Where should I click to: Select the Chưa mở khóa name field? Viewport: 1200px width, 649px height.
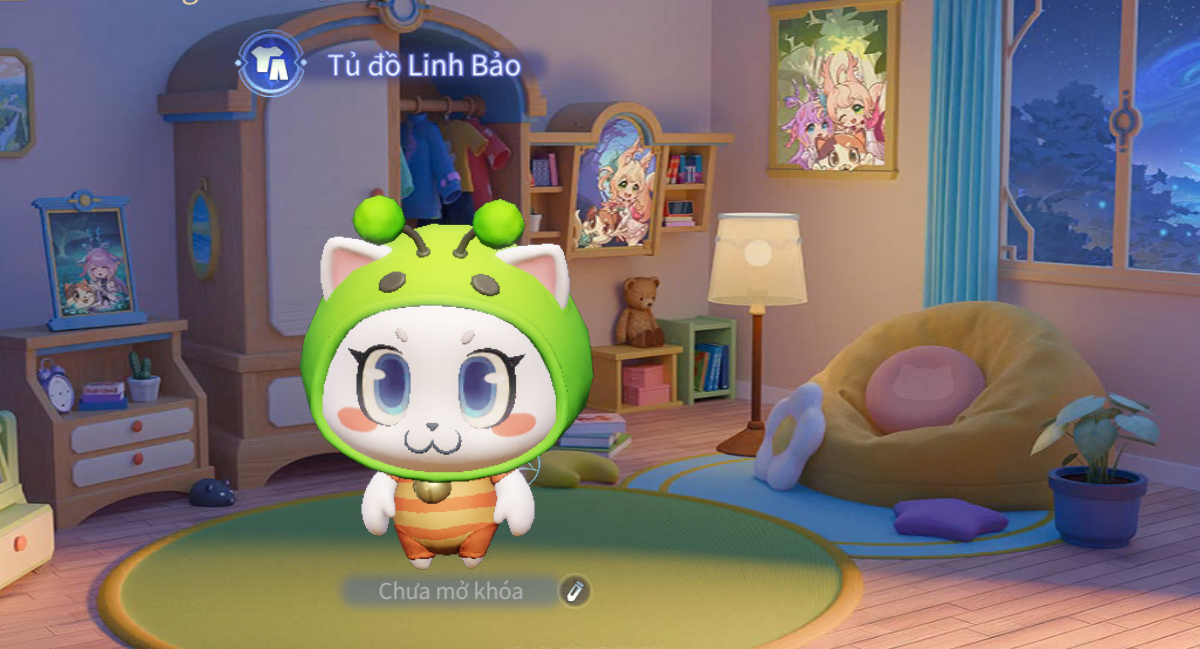[x=450, y=591]
